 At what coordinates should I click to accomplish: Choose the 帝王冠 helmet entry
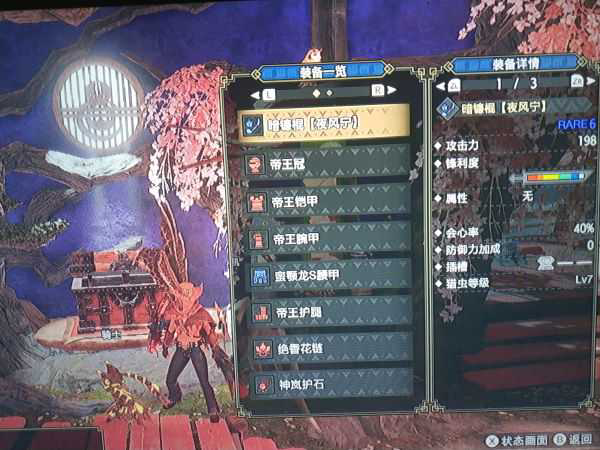tap(325, 162)
